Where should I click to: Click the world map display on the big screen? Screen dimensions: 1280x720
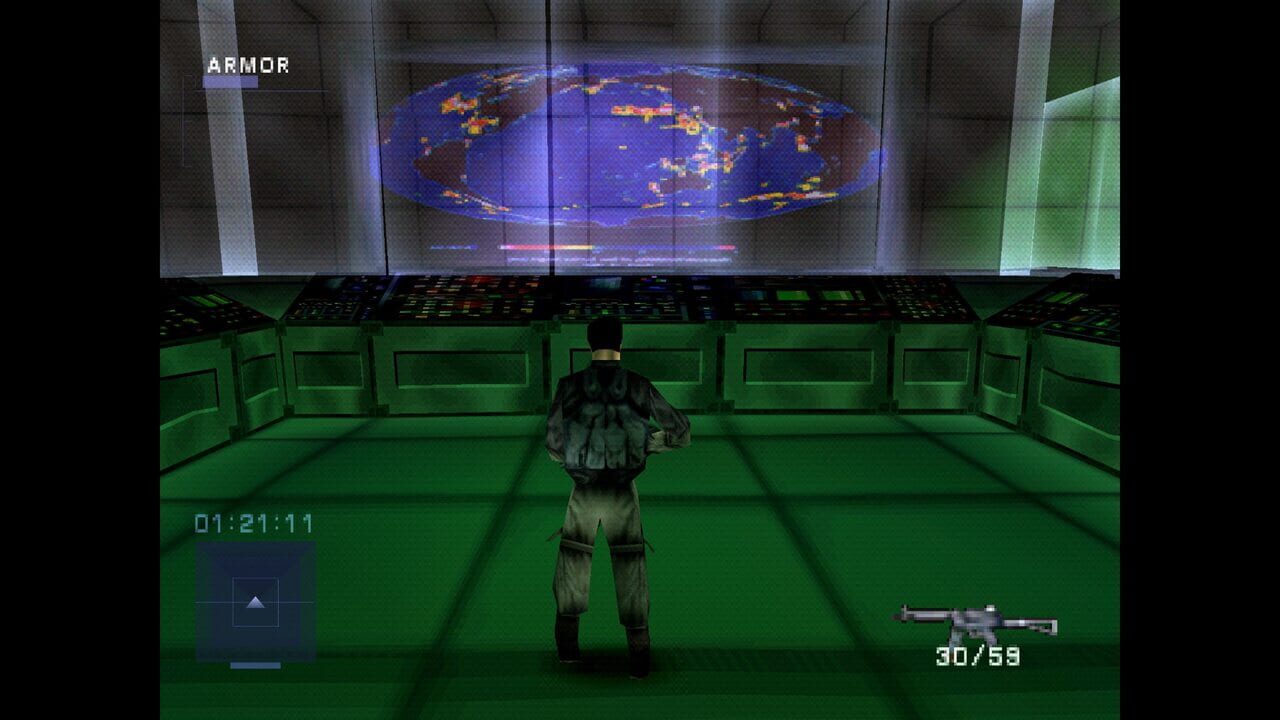[x=630, y=150]
